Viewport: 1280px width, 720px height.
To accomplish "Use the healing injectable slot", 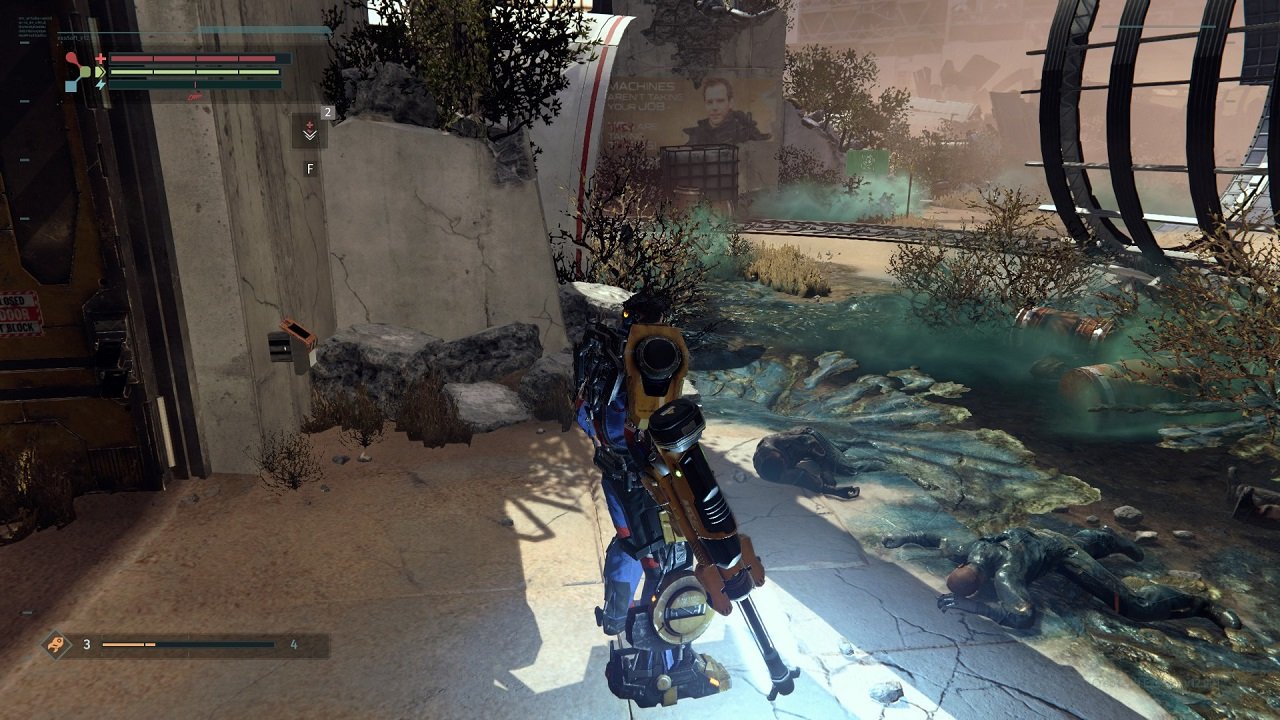I will [309, 132].
